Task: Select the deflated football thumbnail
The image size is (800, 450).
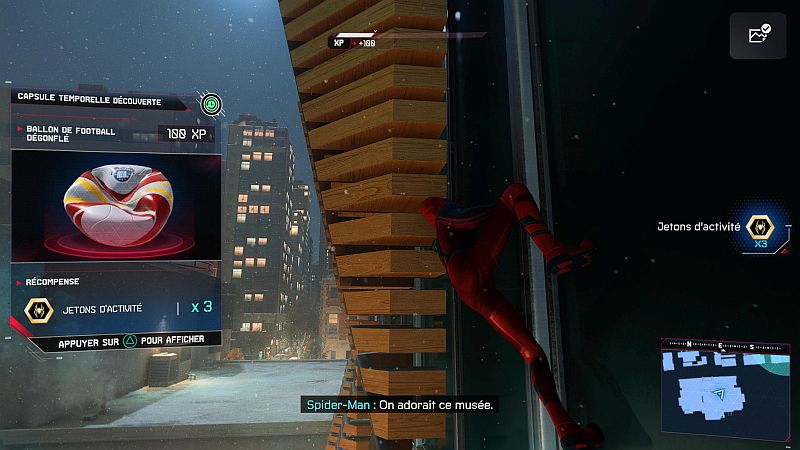Action: click(x=113, y=206)
